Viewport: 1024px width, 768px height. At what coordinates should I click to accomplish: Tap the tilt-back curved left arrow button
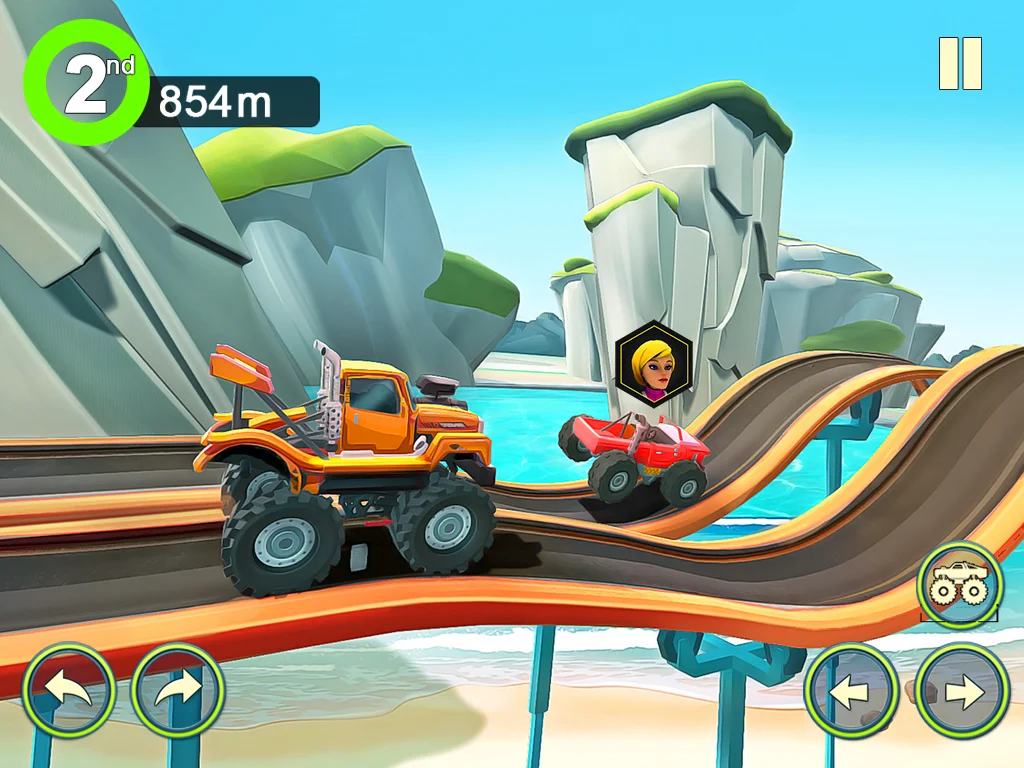(x=70, y=691)
